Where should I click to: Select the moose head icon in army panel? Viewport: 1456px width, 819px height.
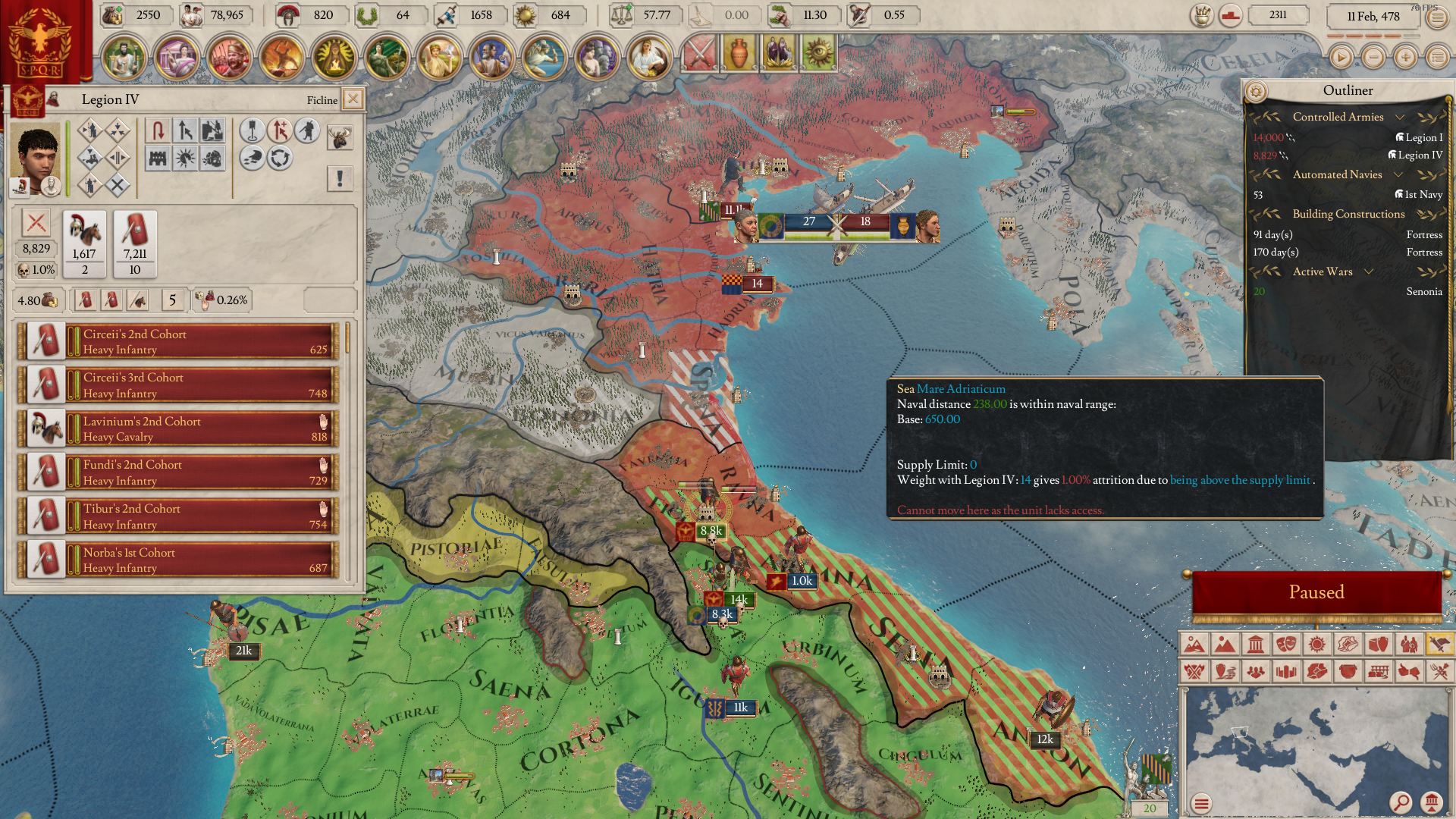(340, 137)
